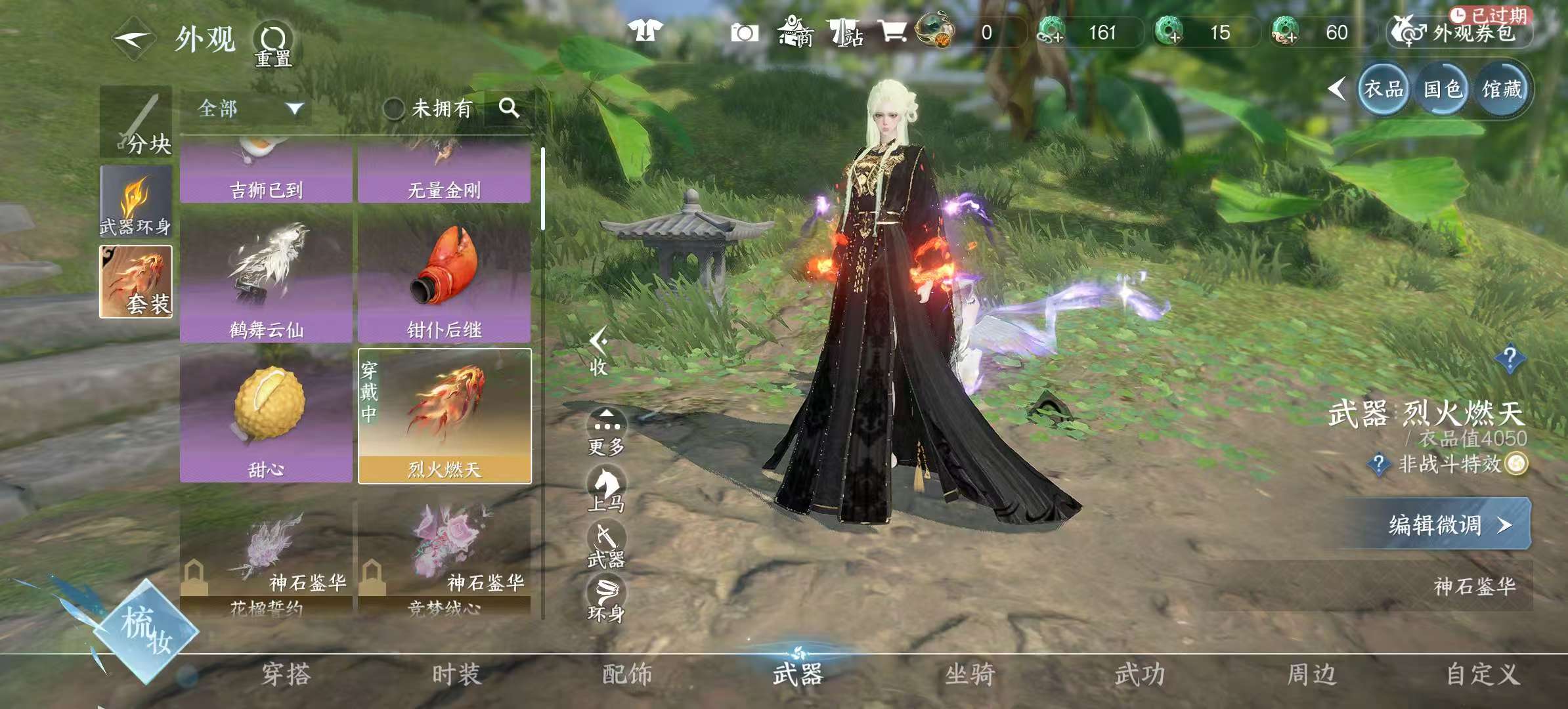Open the 自定义 custom tab
The image size is (1568, 709).
tap(1483, 674)
